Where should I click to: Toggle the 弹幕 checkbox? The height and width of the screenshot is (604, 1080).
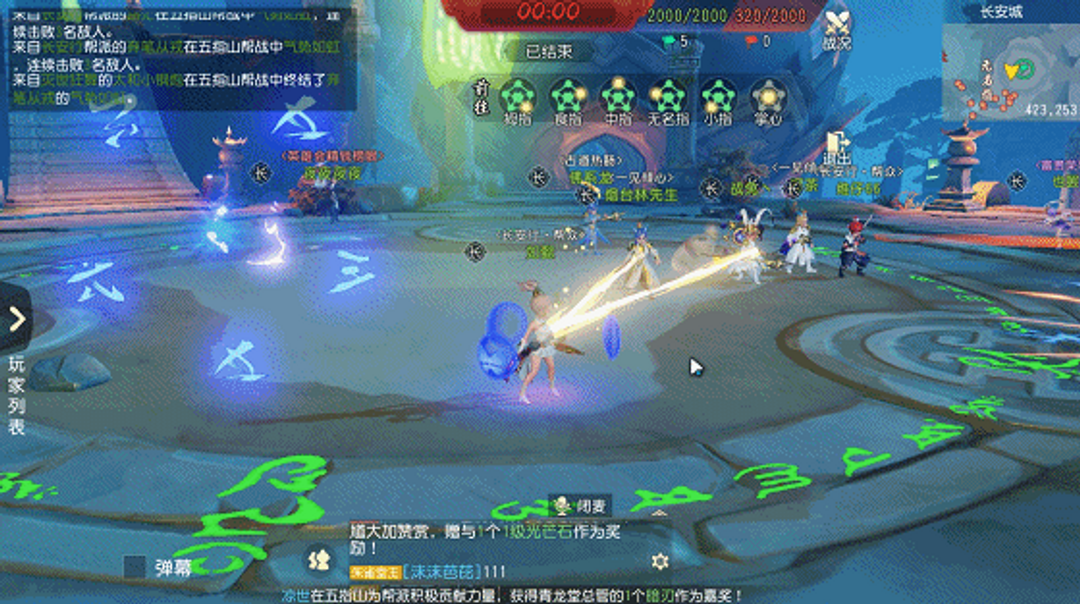pos(135,567)
